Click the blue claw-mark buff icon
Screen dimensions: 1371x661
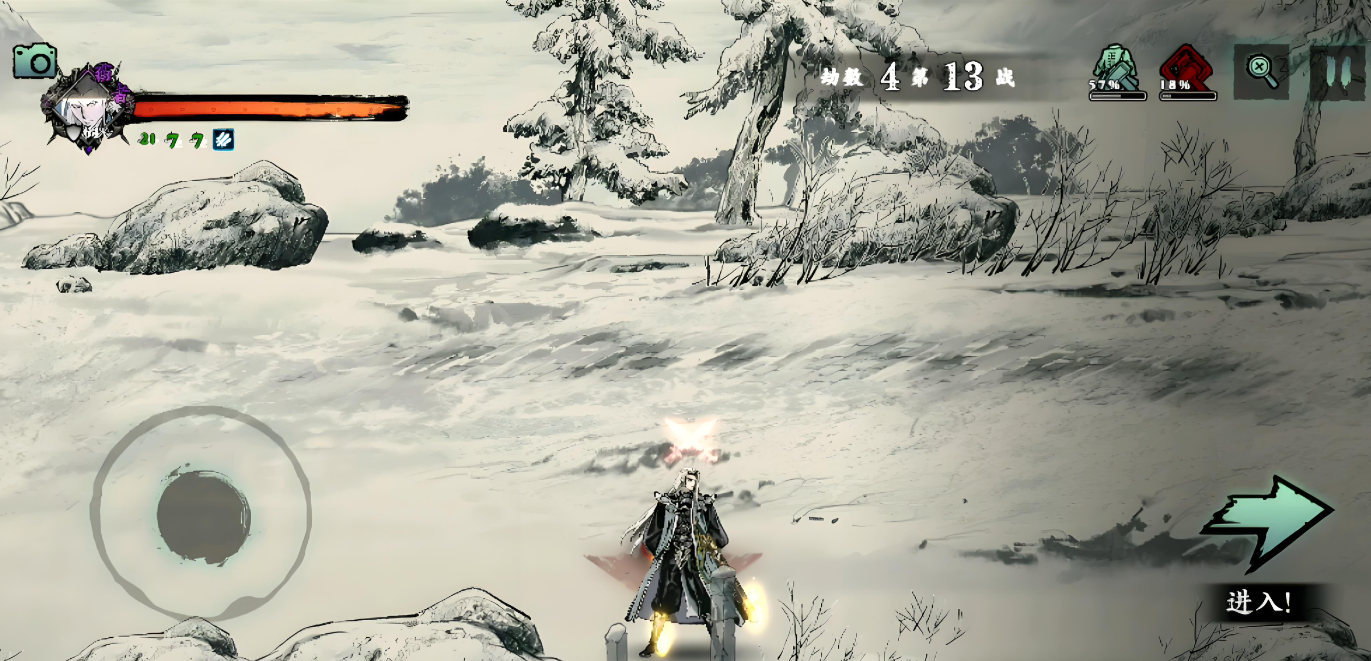pos(223,140)
